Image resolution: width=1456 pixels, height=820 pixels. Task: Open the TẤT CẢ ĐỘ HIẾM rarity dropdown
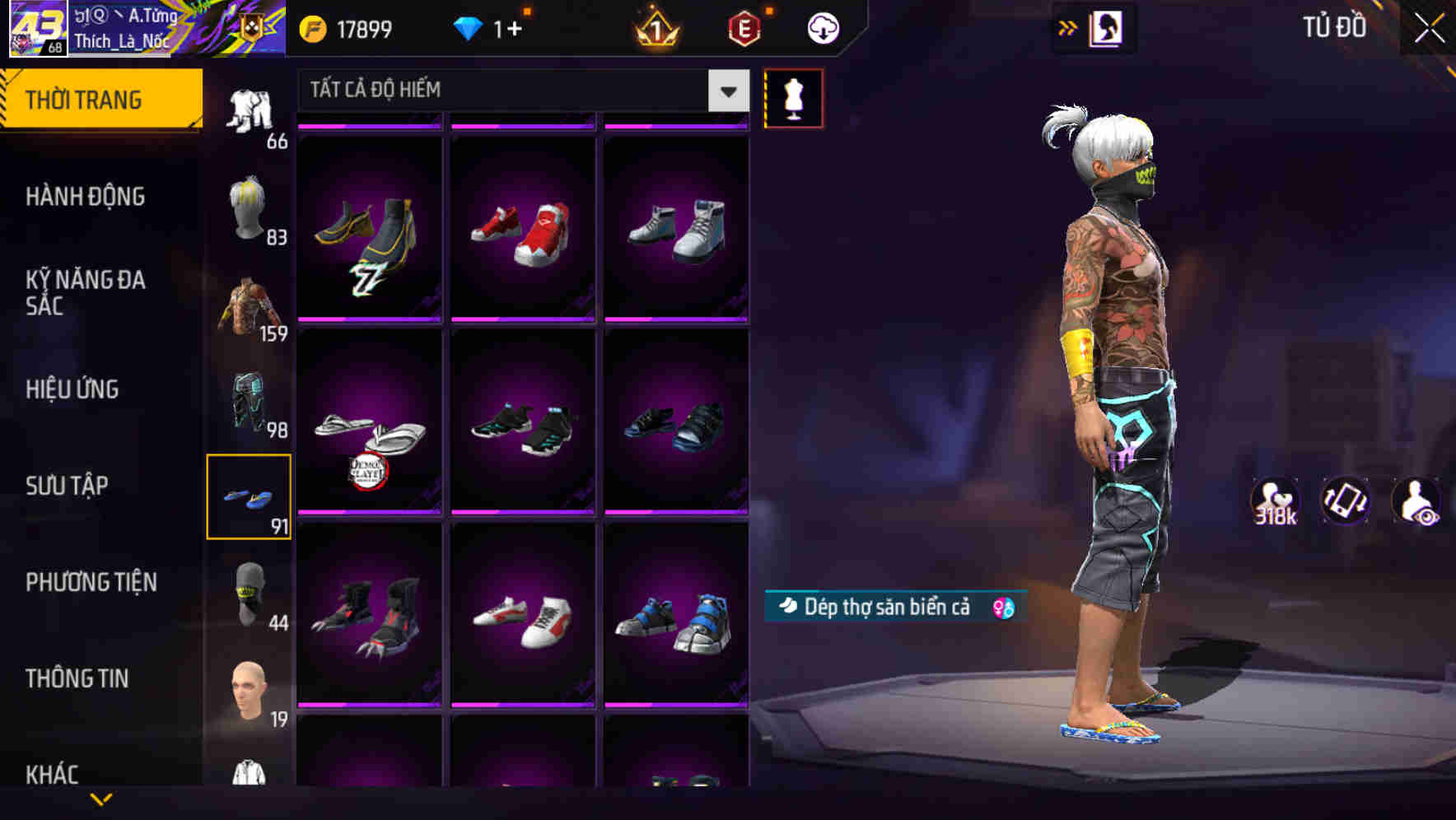pos(519,91)
